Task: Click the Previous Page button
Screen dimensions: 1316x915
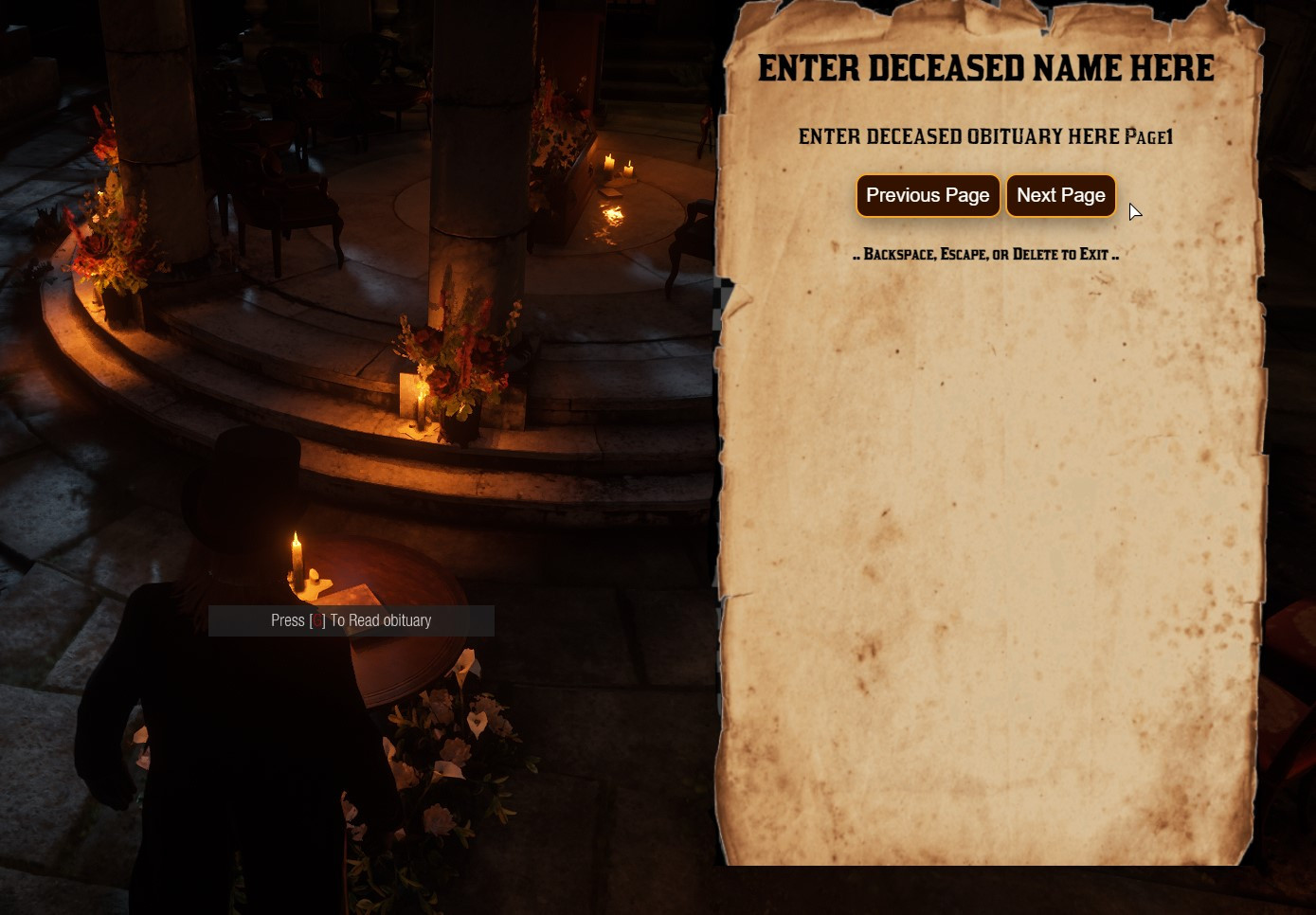Action: (928, 196)
